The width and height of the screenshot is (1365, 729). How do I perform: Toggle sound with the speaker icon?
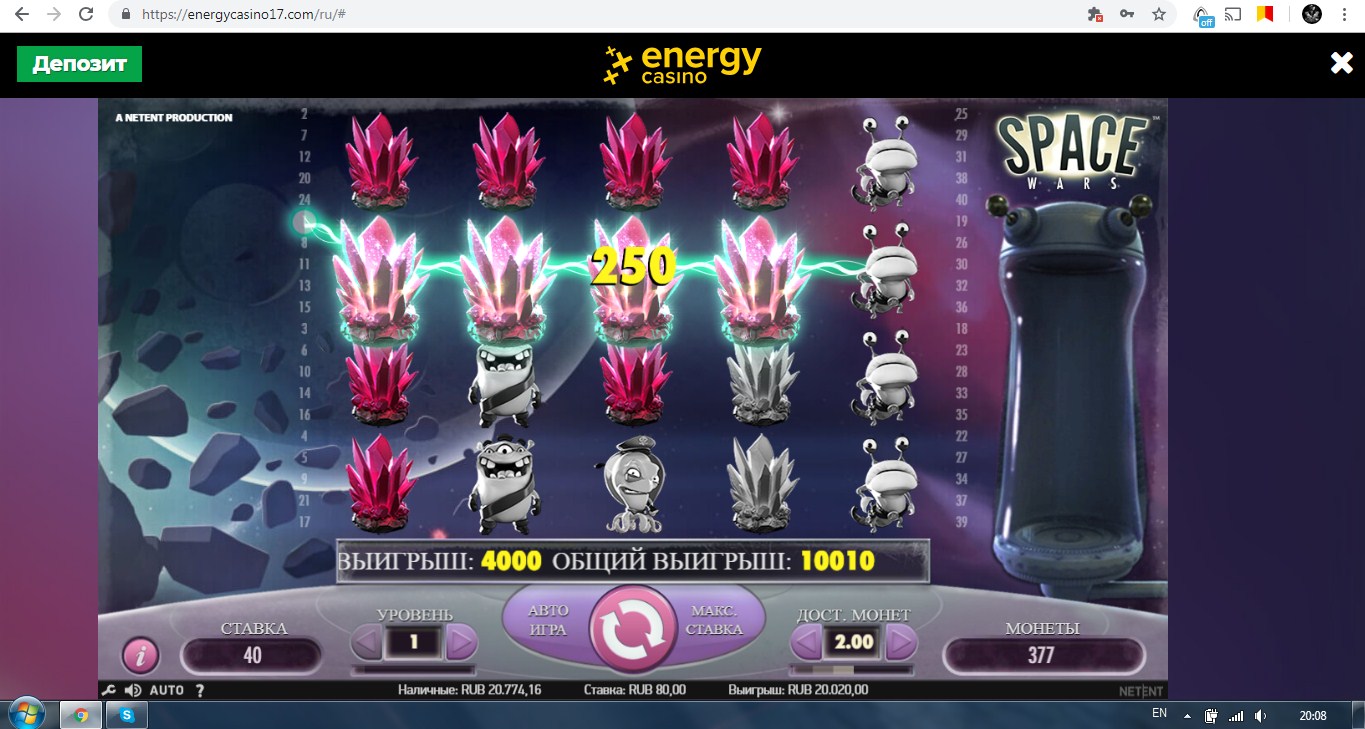tap(131, 690)
